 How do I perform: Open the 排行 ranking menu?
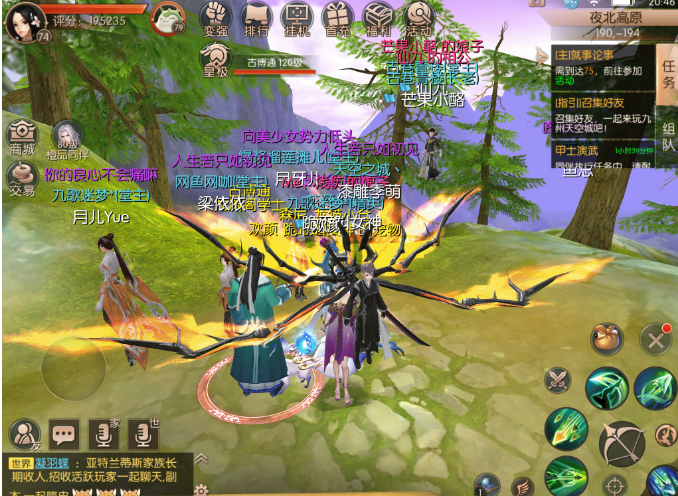[x=256, y=18]
